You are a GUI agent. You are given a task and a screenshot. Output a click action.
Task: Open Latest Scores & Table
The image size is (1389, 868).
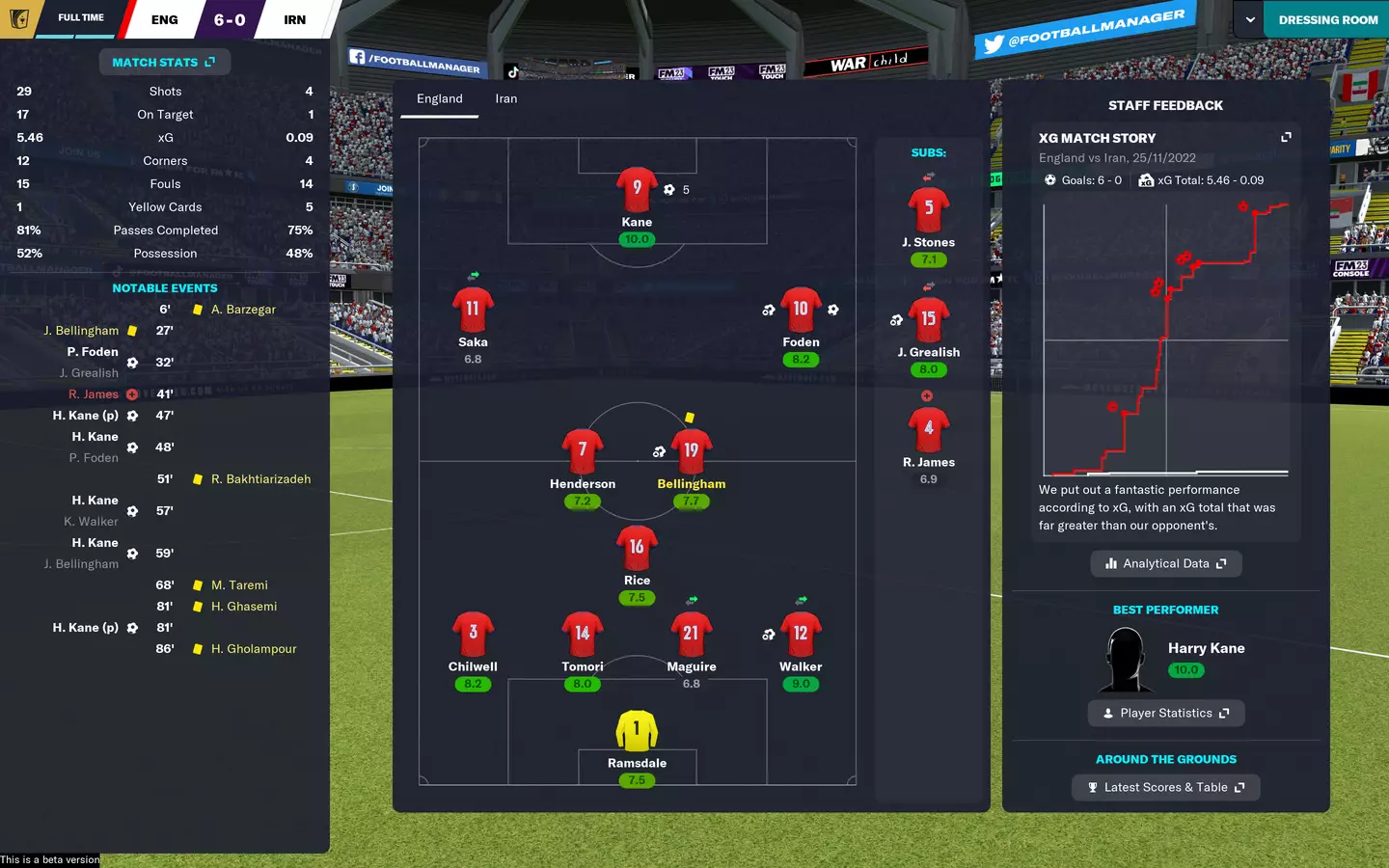(x=1166, y=787)
